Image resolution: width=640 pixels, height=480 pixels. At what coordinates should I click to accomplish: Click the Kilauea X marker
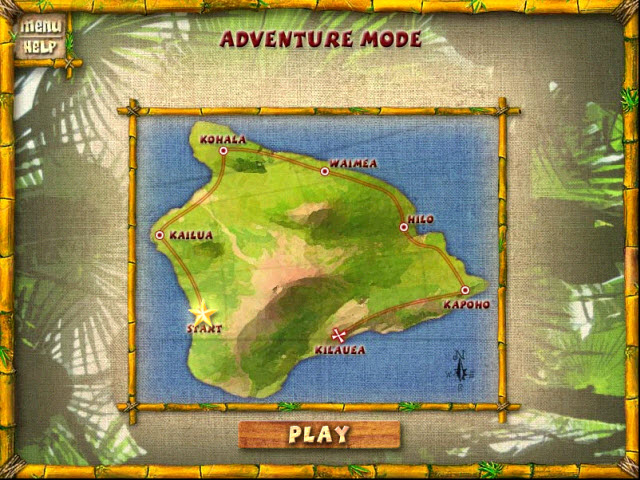coord(339,335)
